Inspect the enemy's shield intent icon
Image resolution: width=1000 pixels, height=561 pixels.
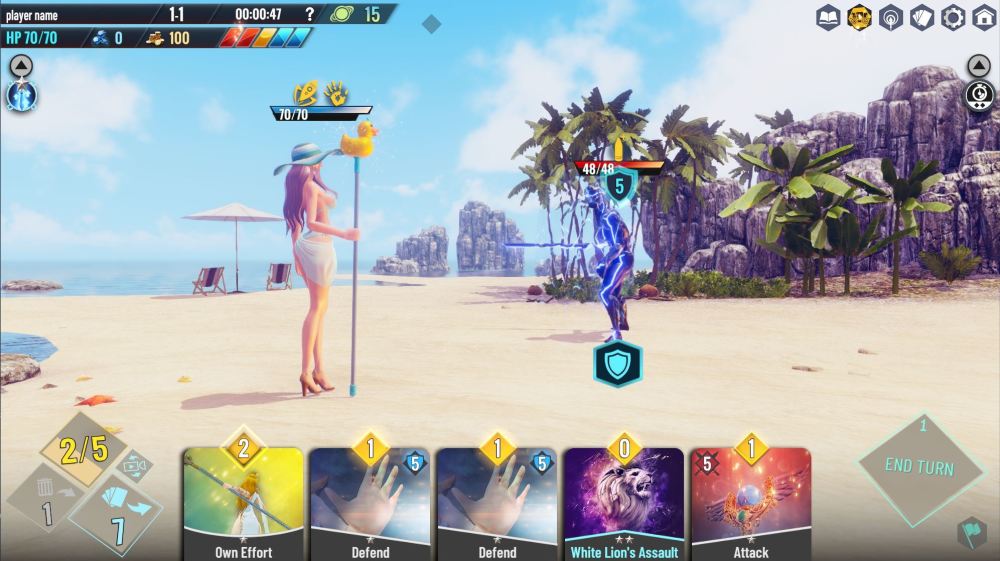617,364
